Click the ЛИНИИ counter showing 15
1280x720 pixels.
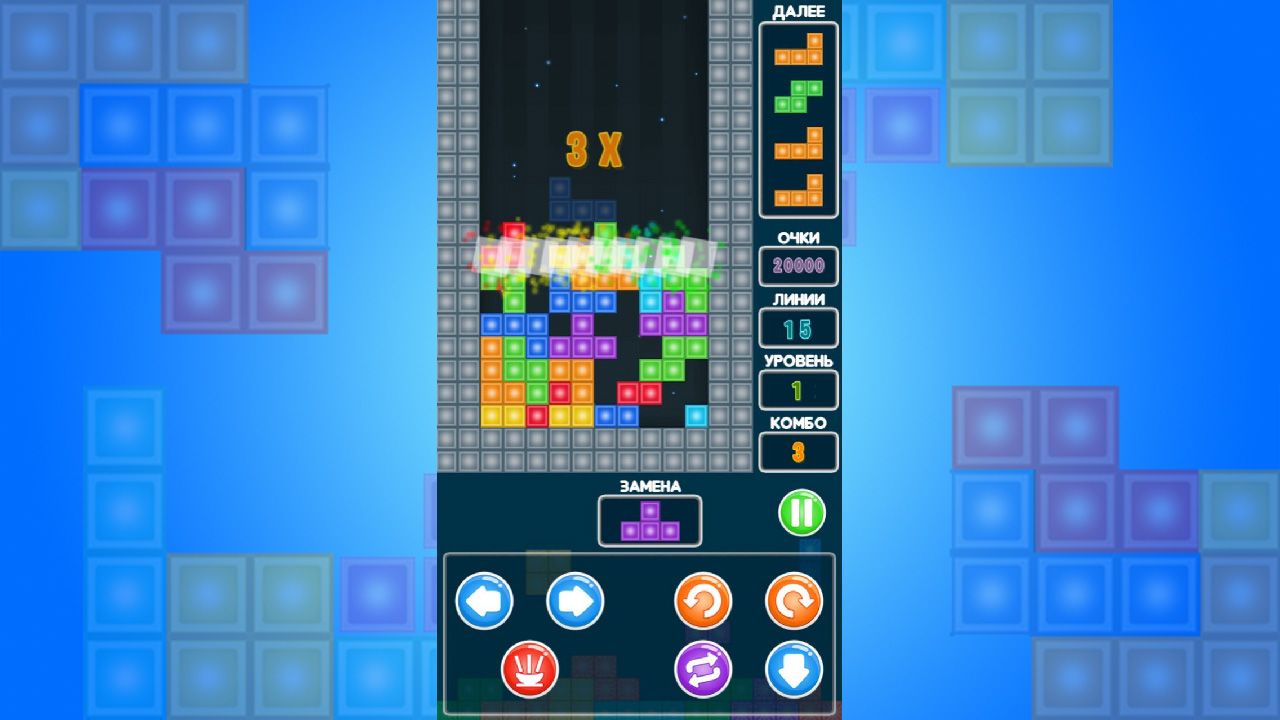[798, 328]
